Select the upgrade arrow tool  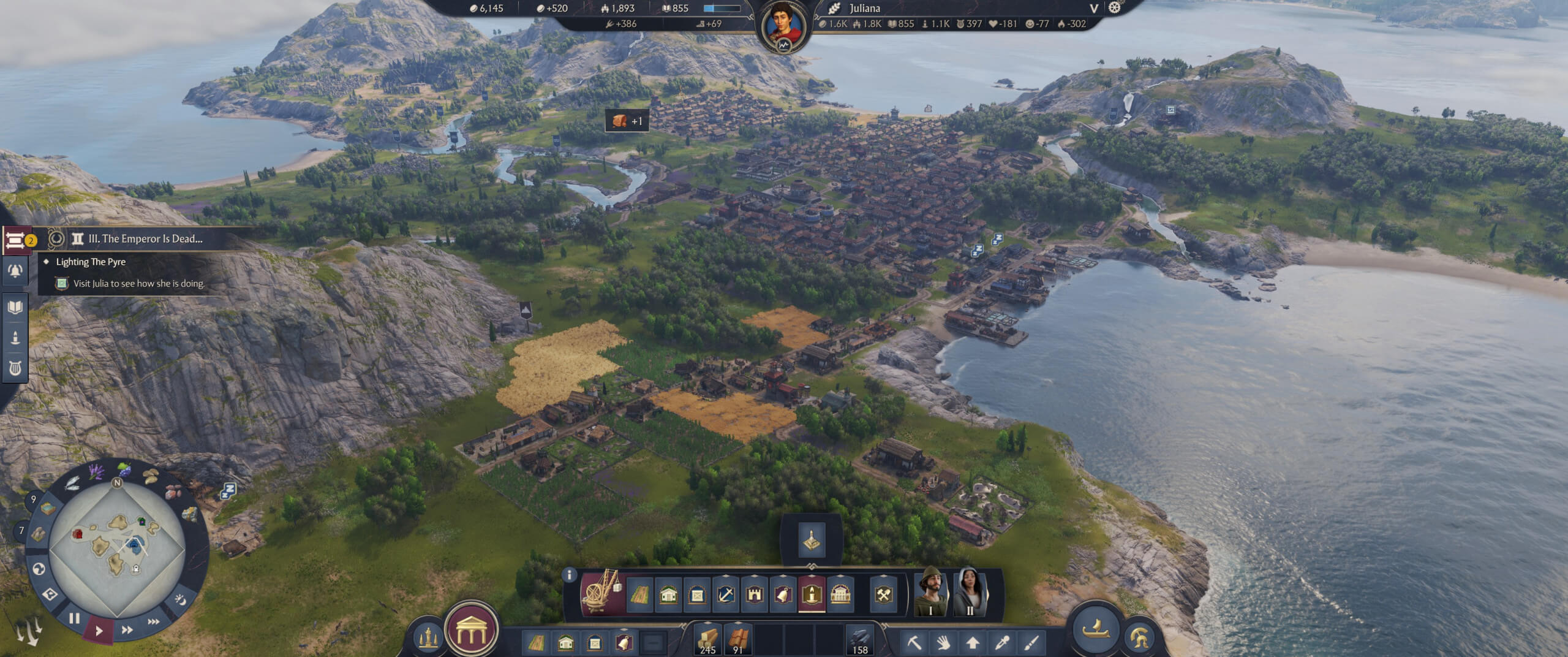pos(973,644)
